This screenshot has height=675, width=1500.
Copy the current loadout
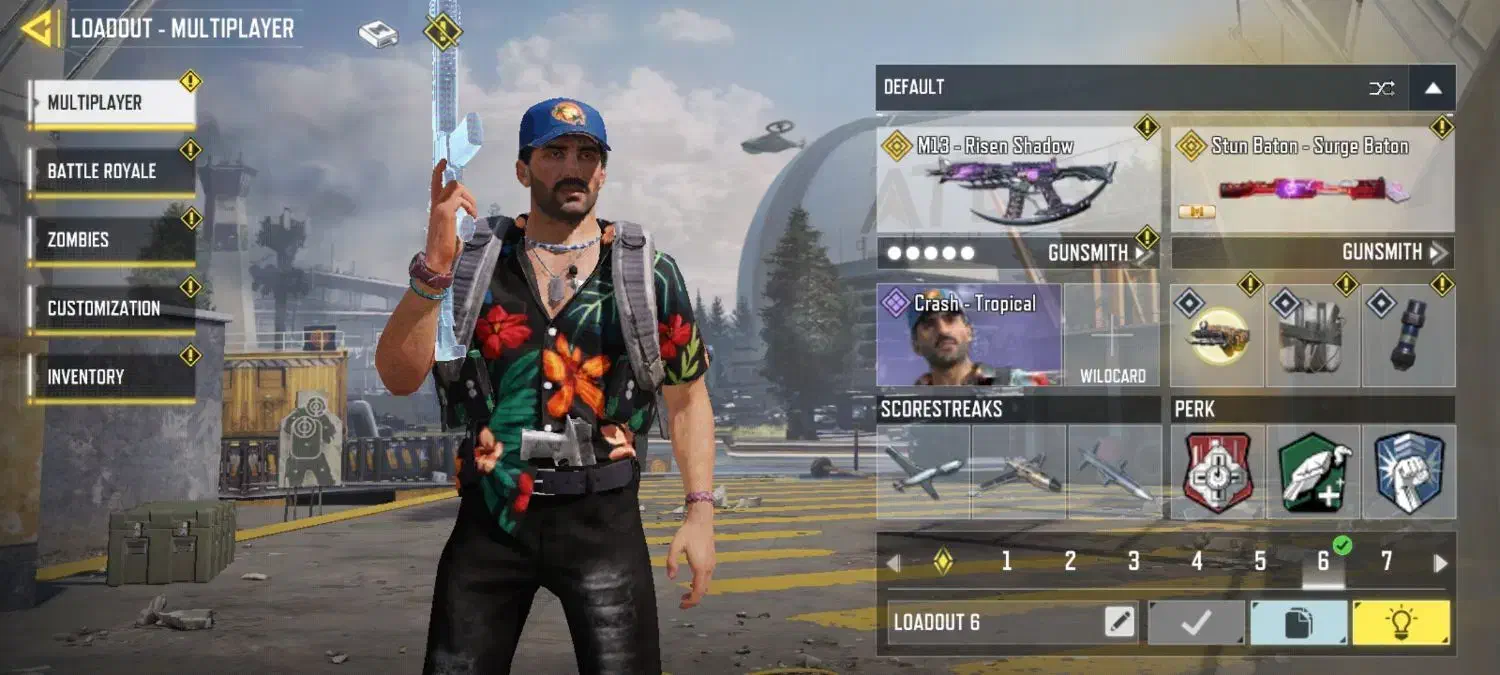click(1297, 623)
